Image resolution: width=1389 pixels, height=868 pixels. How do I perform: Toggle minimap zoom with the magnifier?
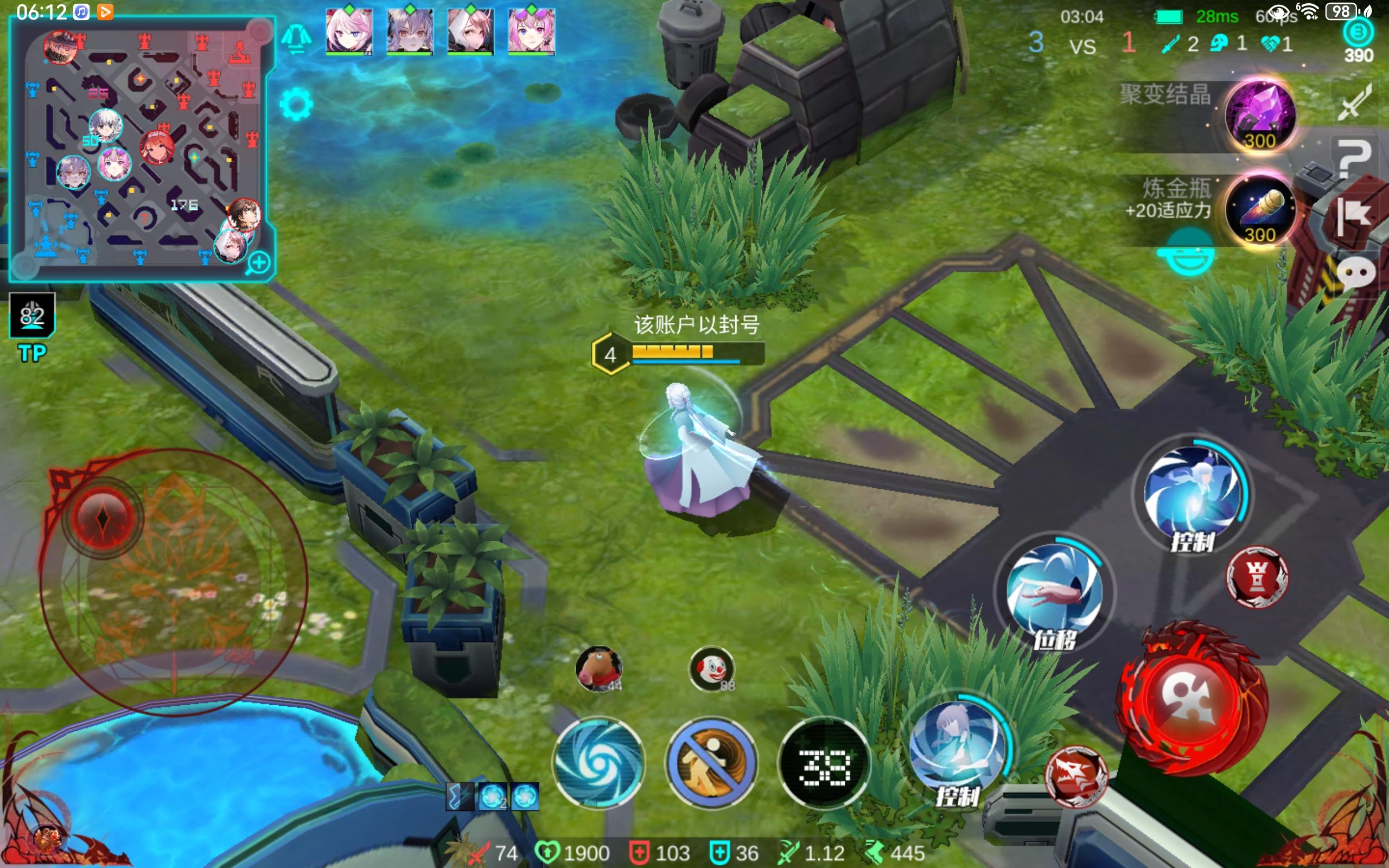(x=259, y=263)
